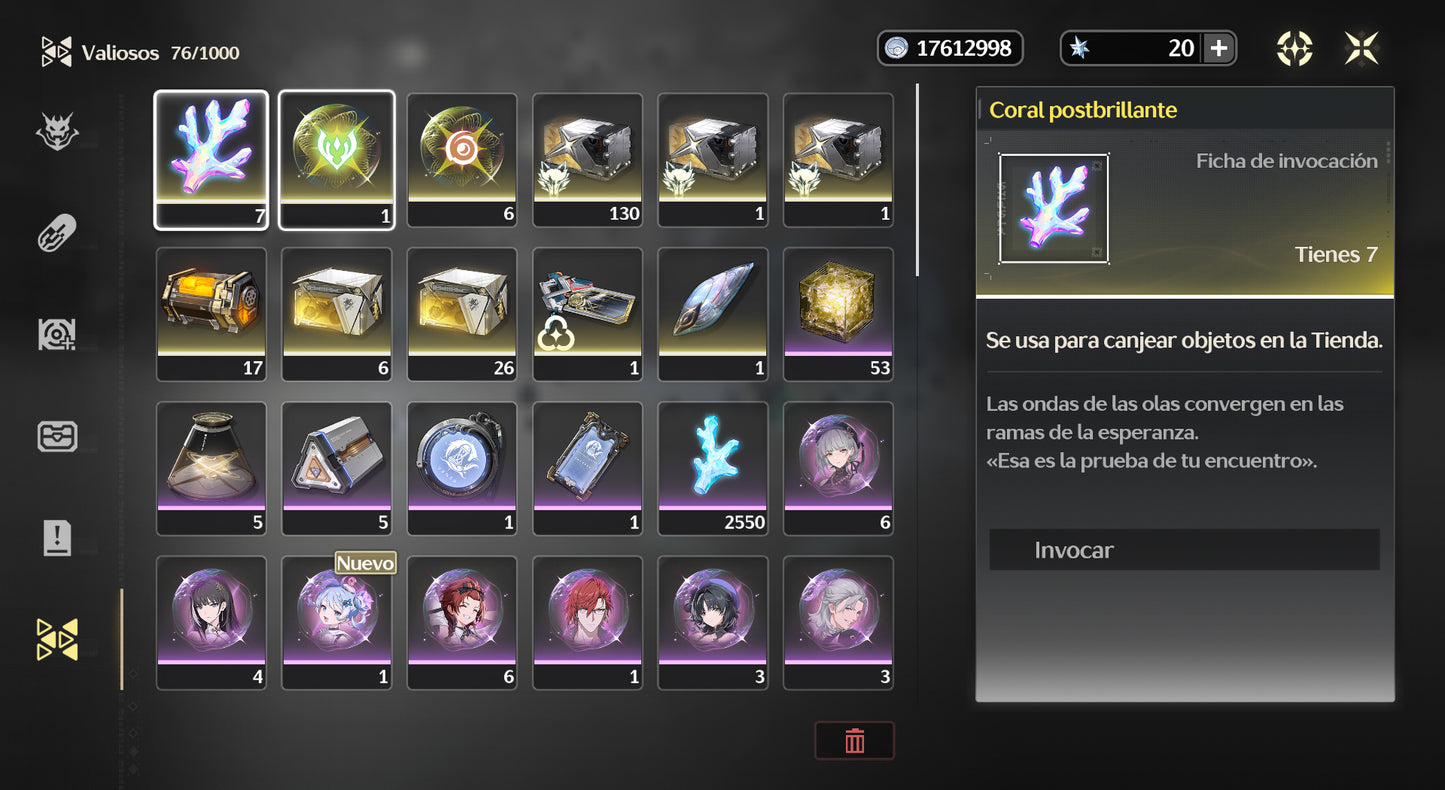The image size is (1445, 790).
Task: Select the chest-shaped Supplies category icon
Action: (x=57, y=437)
